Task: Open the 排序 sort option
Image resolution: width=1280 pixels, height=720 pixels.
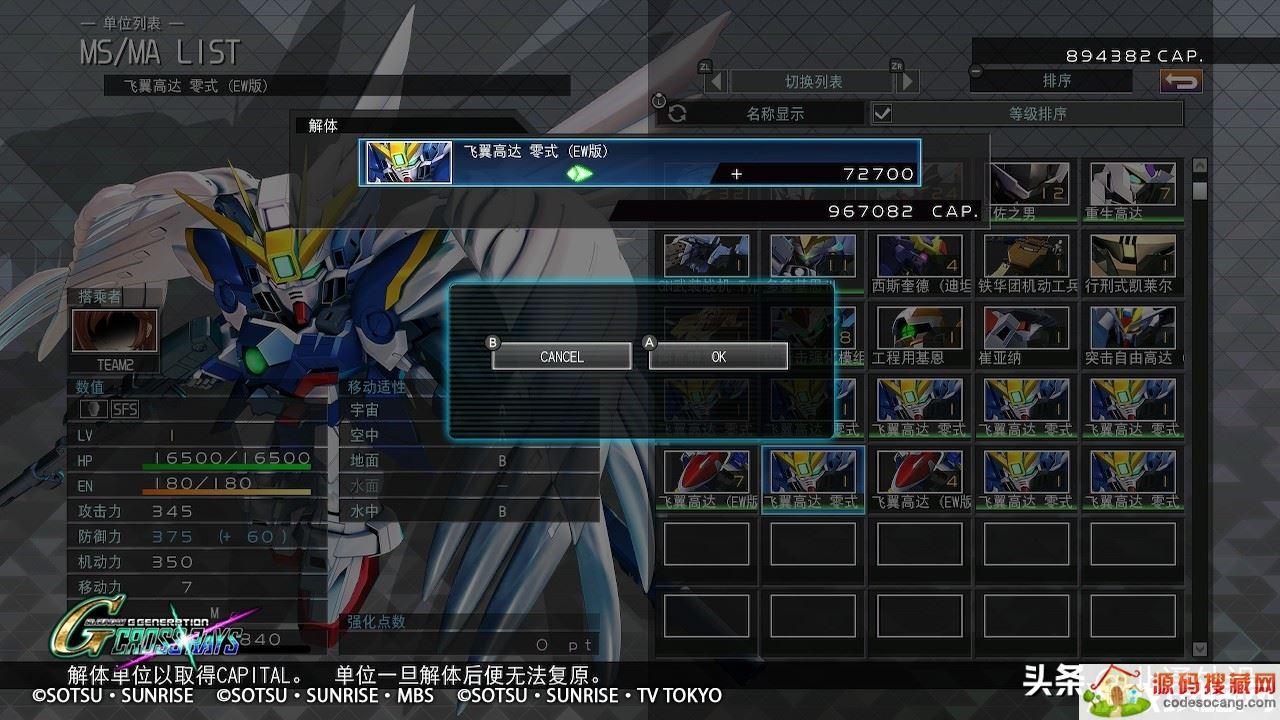Action: (x=1056, y=81)
